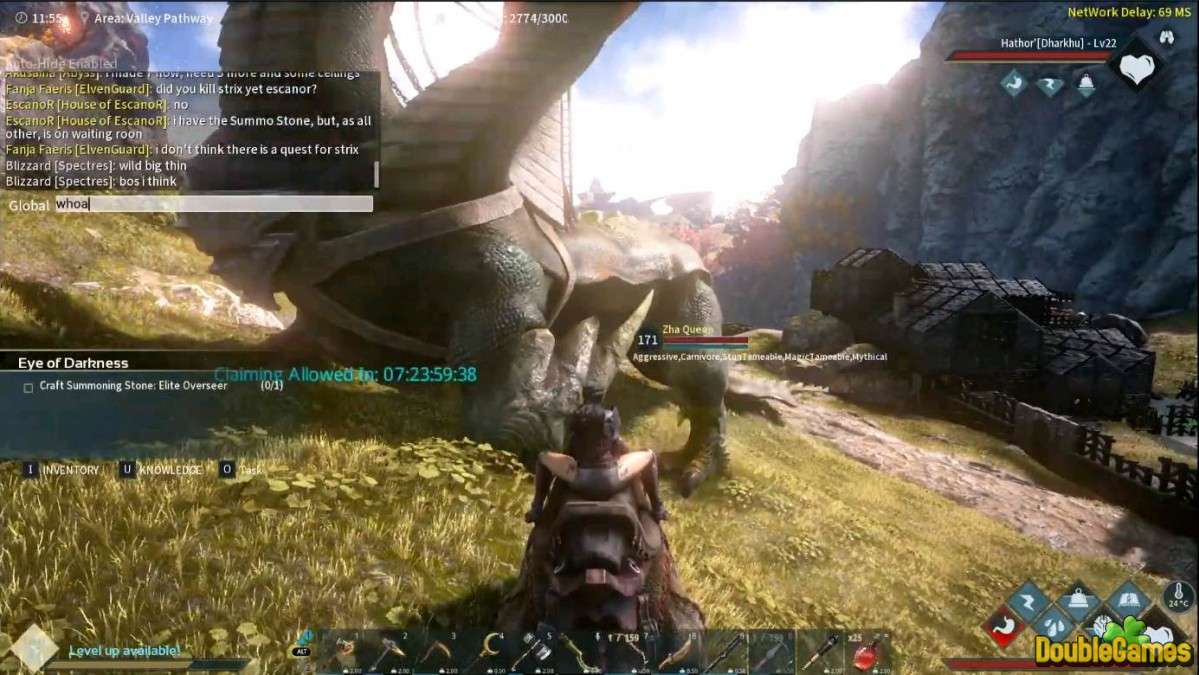
Task: Select the red potion hotbar slot
Action: tap(866, 653)
